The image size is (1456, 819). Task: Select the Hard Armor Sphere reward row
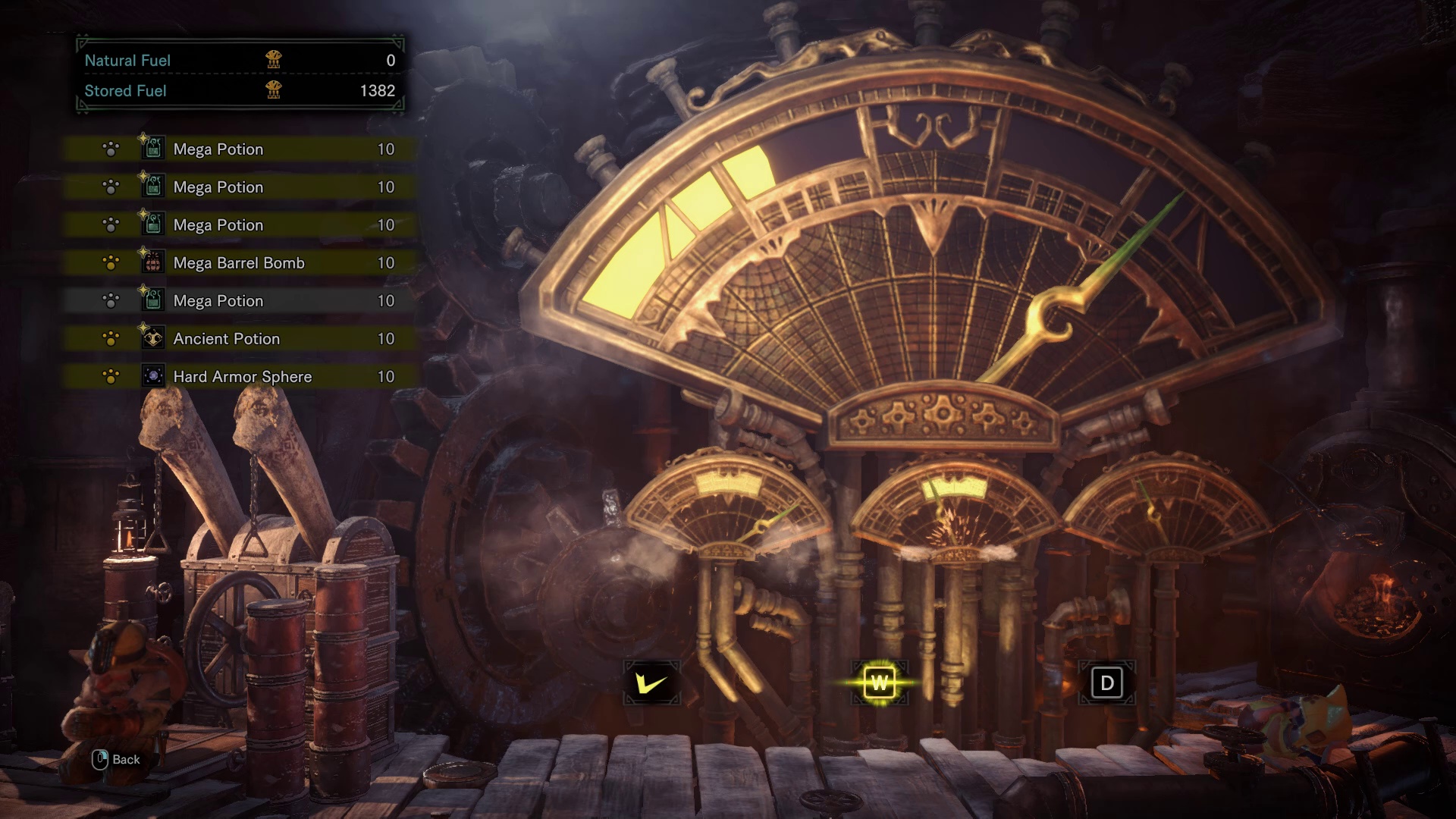point(240,377)
